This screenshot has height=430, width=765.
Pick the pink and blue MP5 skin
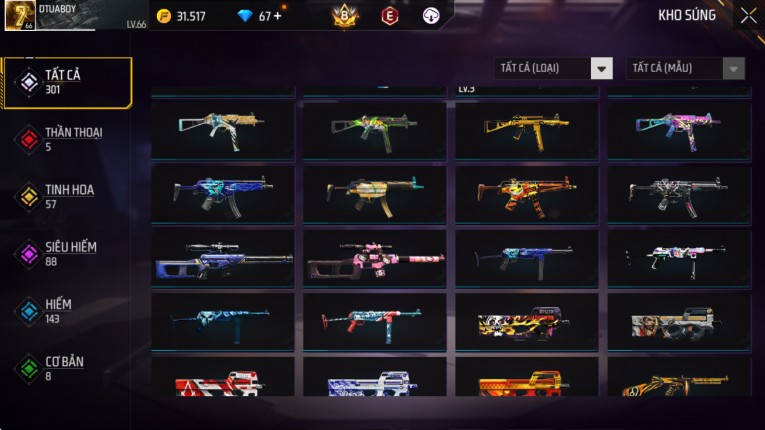coord(679,129)
